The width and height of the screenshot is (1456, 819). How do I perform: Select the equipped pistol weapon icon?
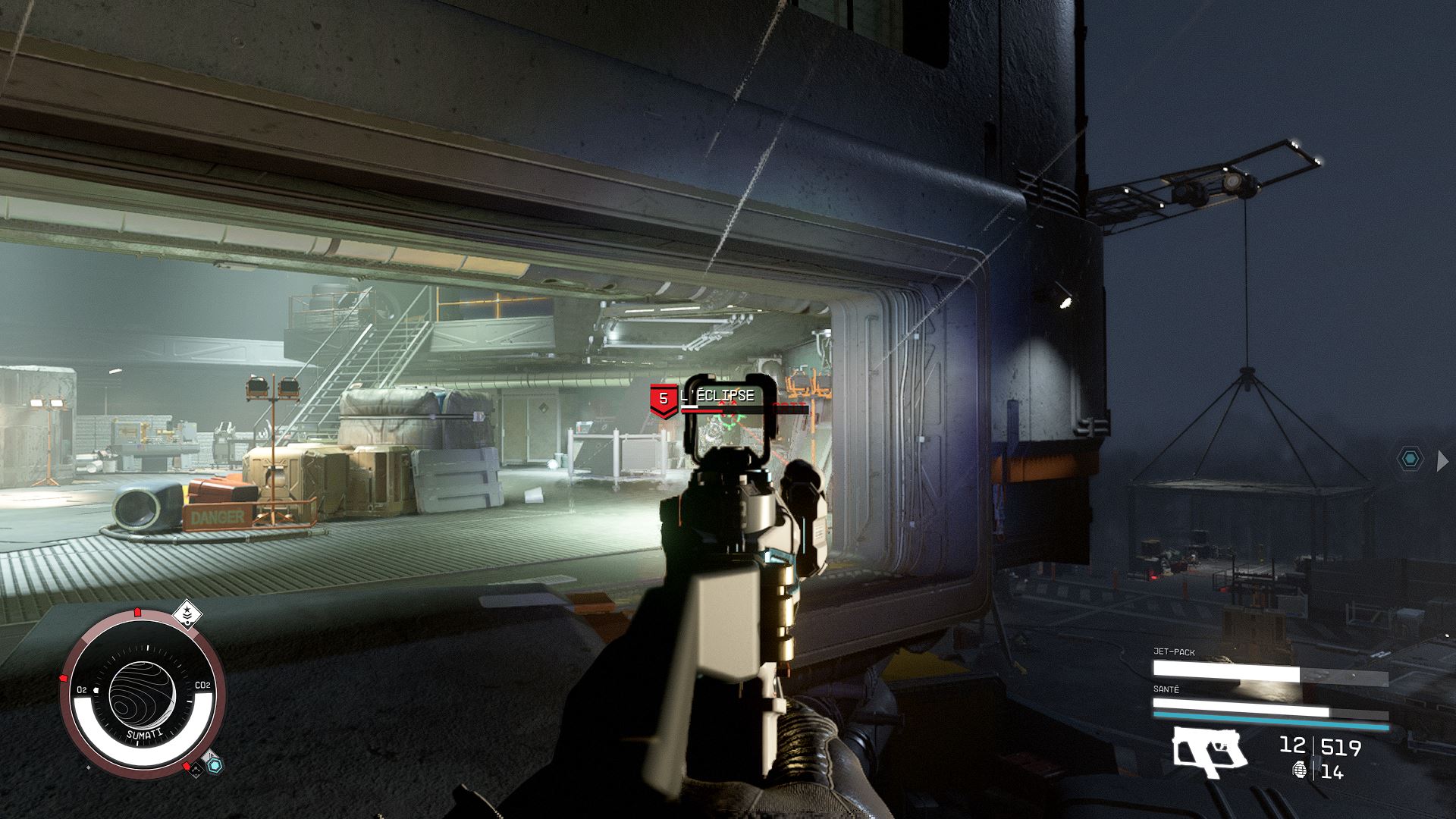(x=1210, y=752)
